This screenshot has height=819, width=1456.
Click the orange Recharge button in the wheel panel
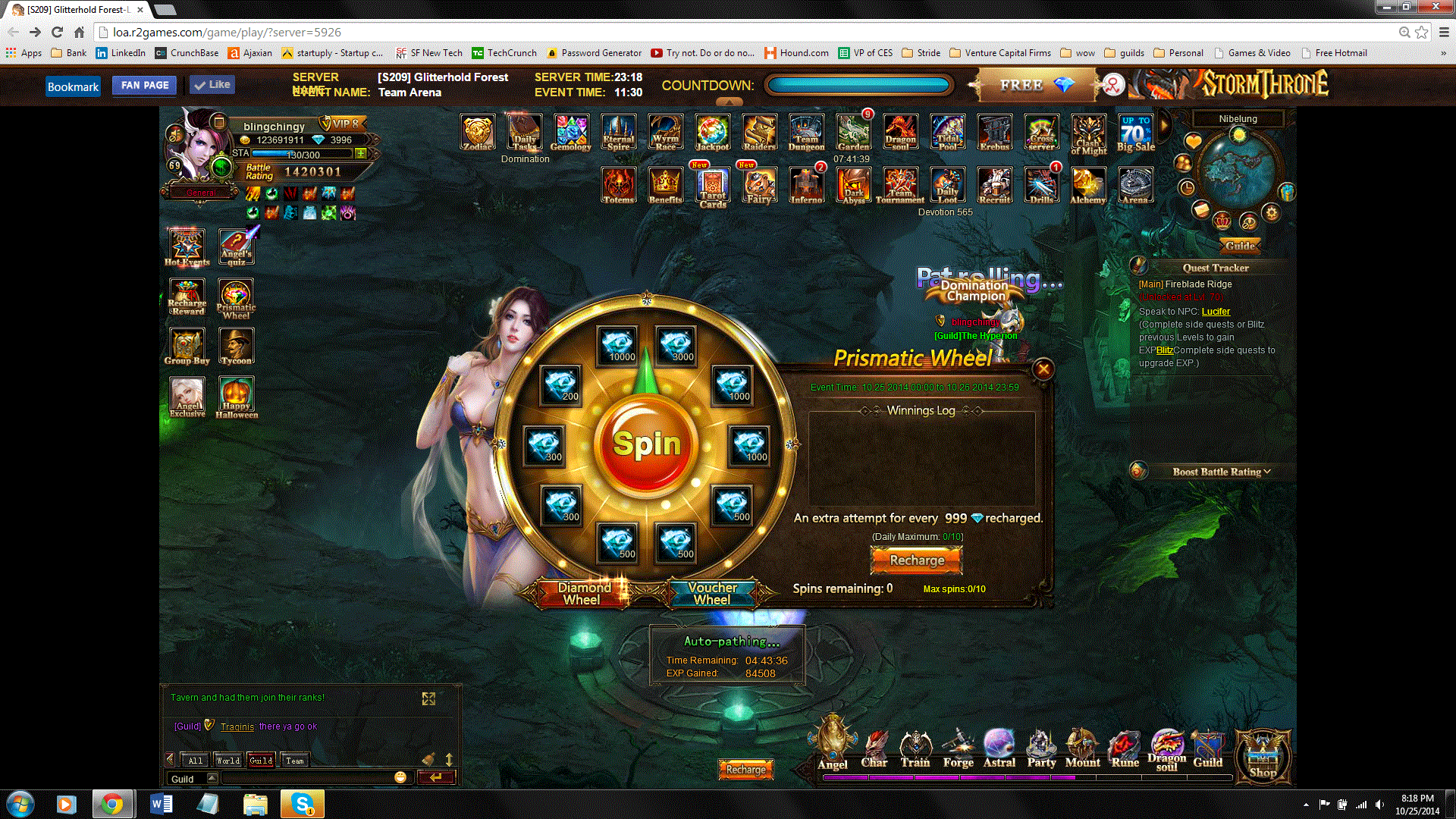(917, 560)
